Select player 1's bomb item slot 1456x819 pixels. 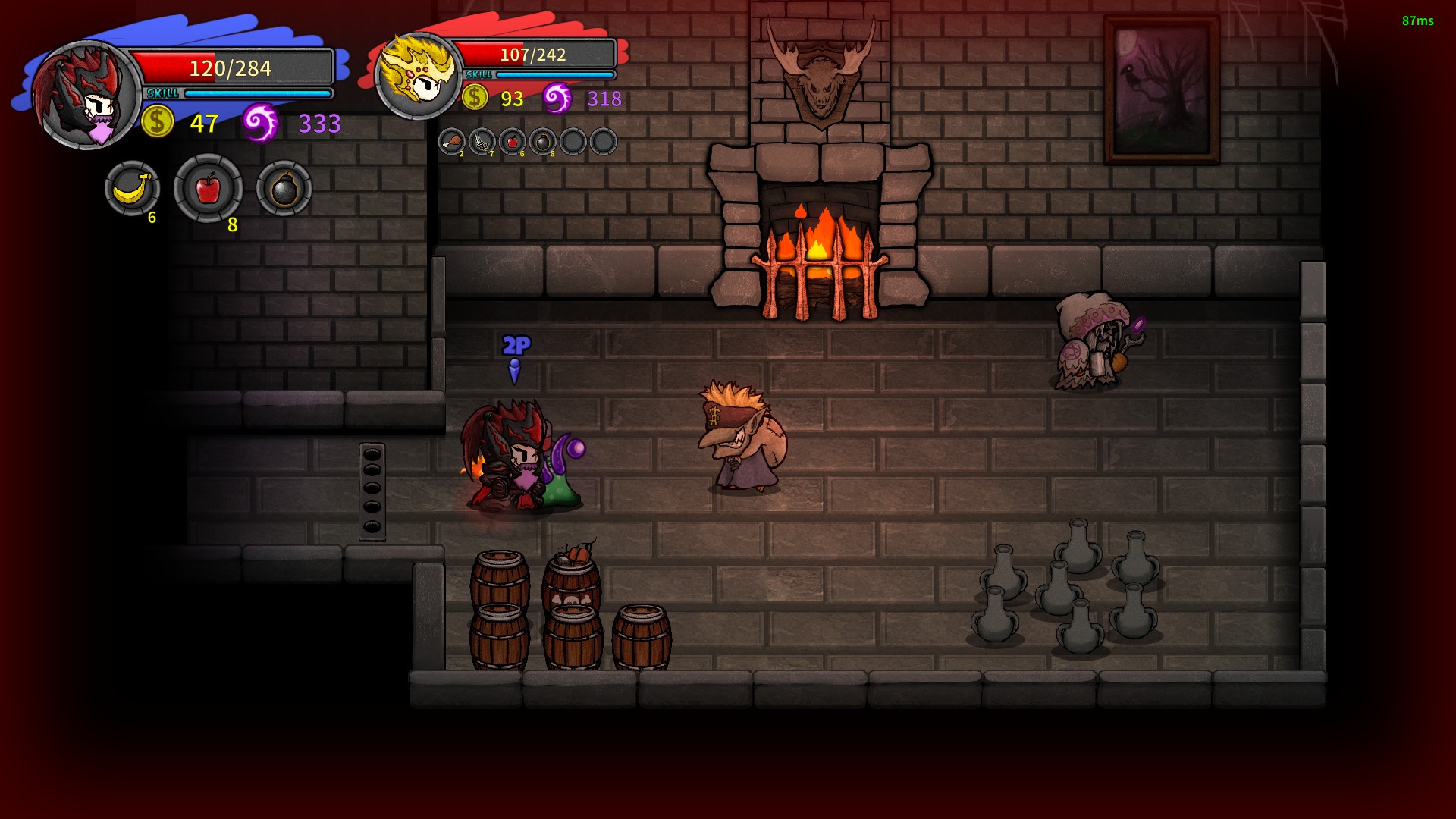pos(284,189)
